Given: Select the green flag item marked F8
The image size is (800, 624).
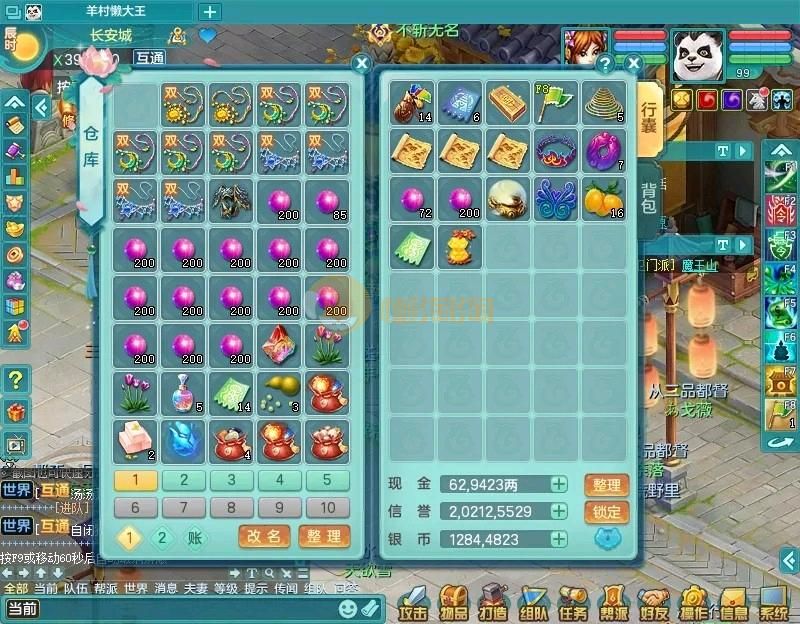Looking at the screenshot, I should pos(556,102).
